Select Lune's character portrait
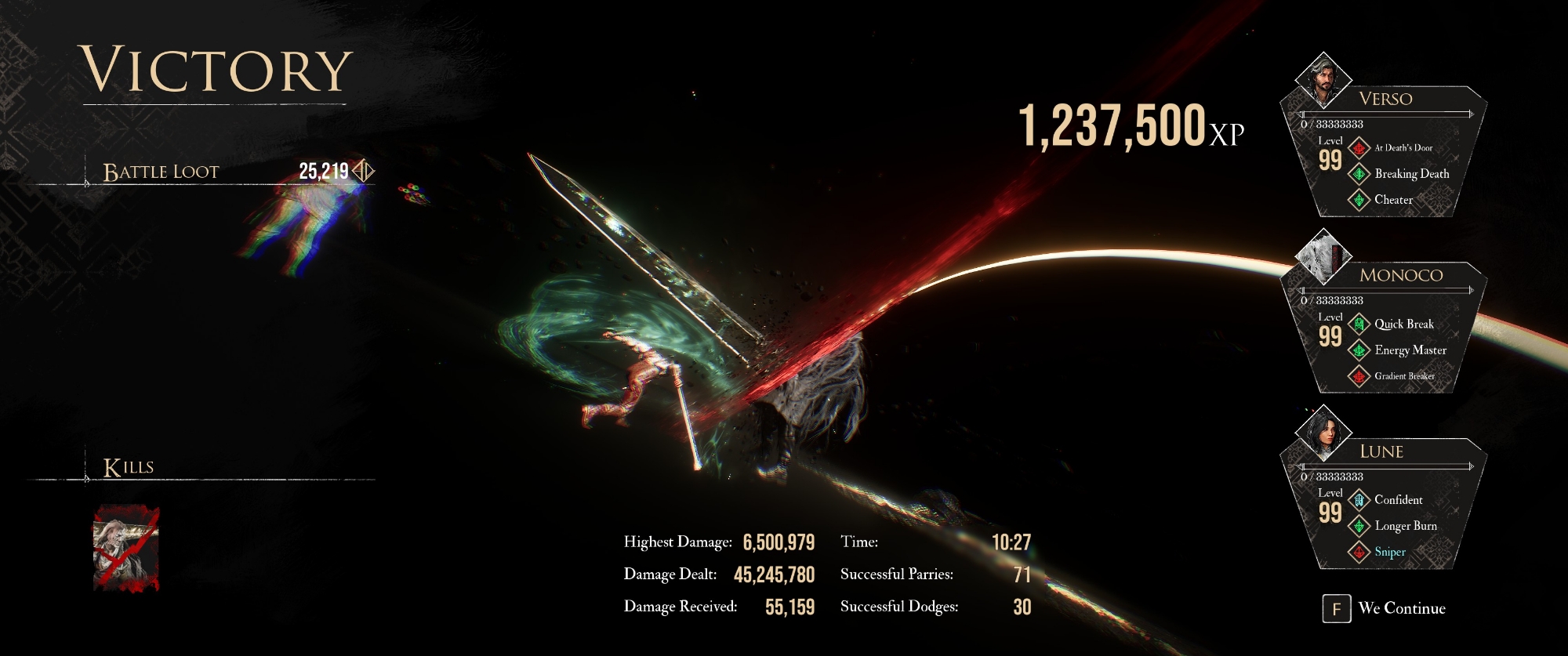 click(x=1323, y=432)
